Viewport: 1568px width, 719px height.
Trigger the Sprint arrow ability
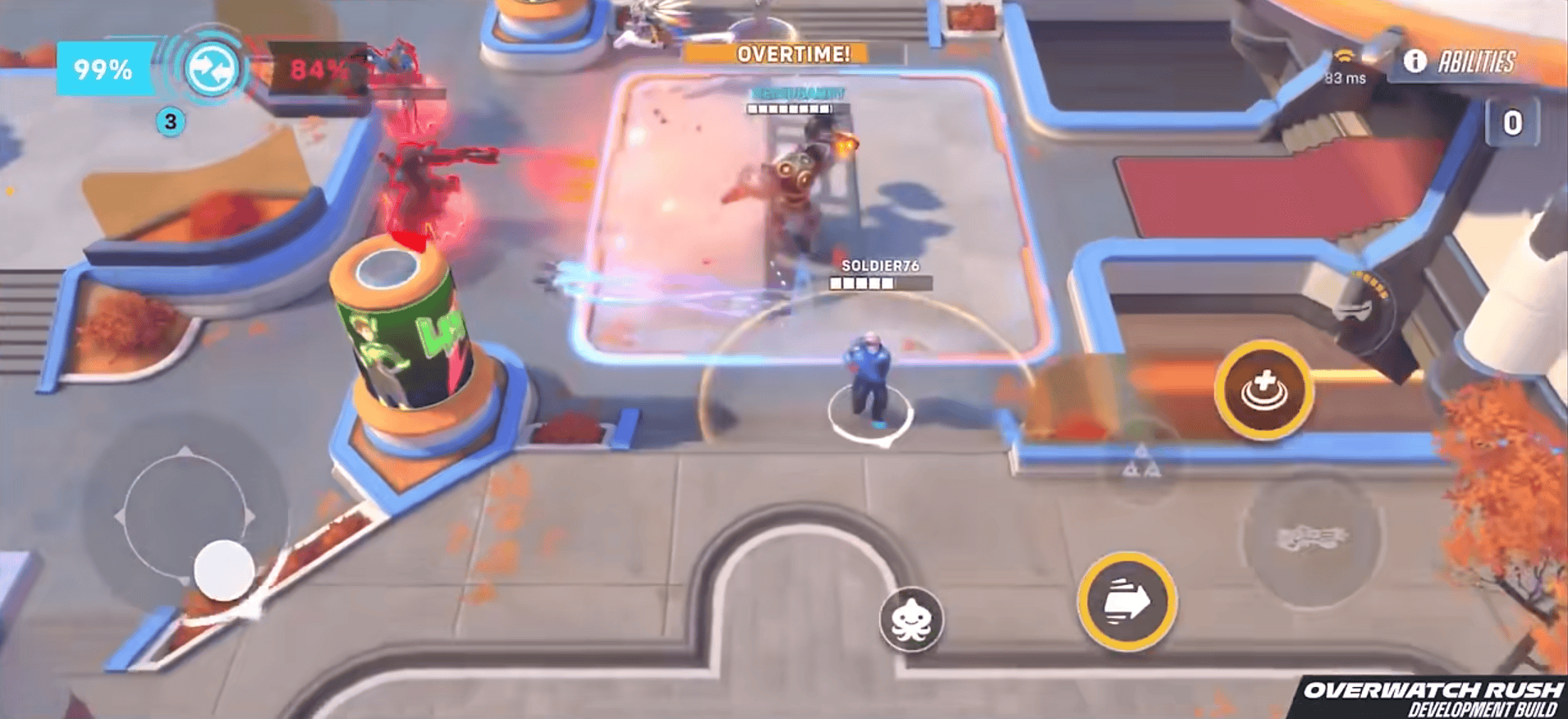pyautogui.click(x=1126, y=602)
